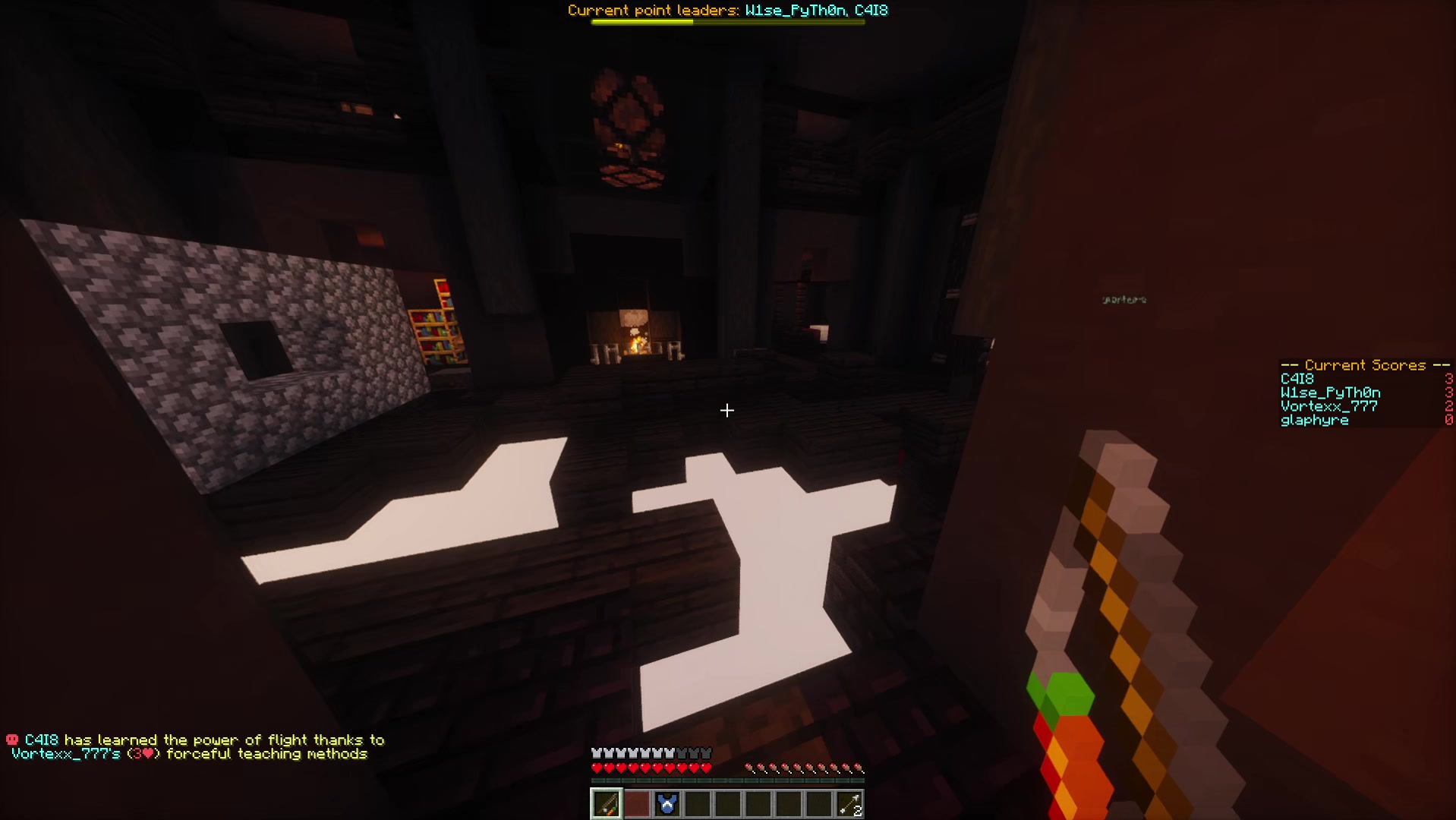The image size is (1456, 820).
Task: Toggle selection of an empty middle hotbar slot
Action: pyautogui.click(x=758, y=803)
